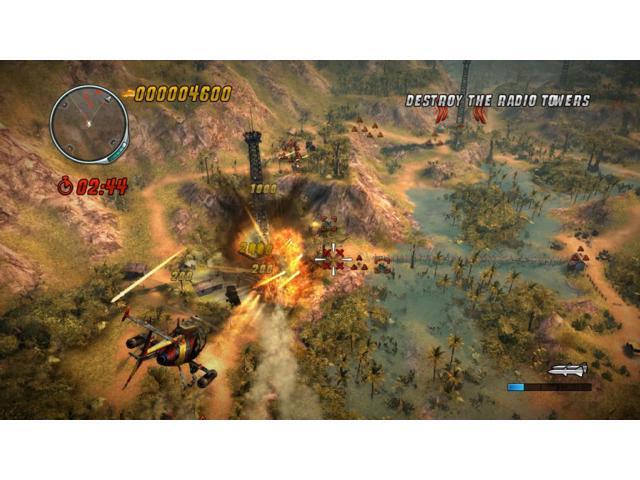Select the missile weapon icon
640x480 pixels.
(565, 370)
